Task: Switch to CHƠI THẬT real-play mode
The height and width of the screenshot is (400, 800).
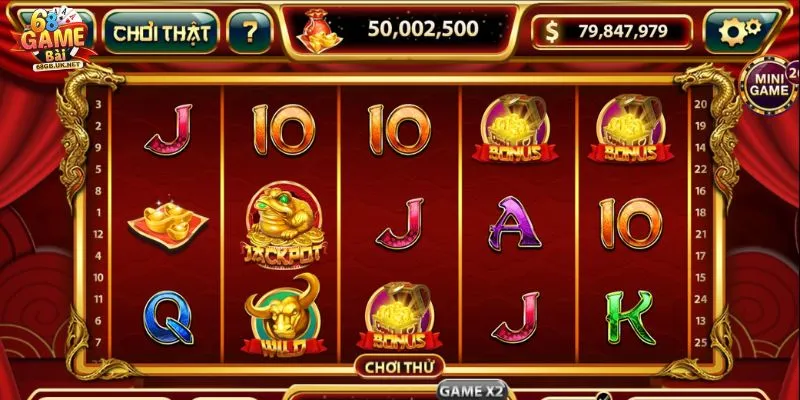Action: [161, 33]
